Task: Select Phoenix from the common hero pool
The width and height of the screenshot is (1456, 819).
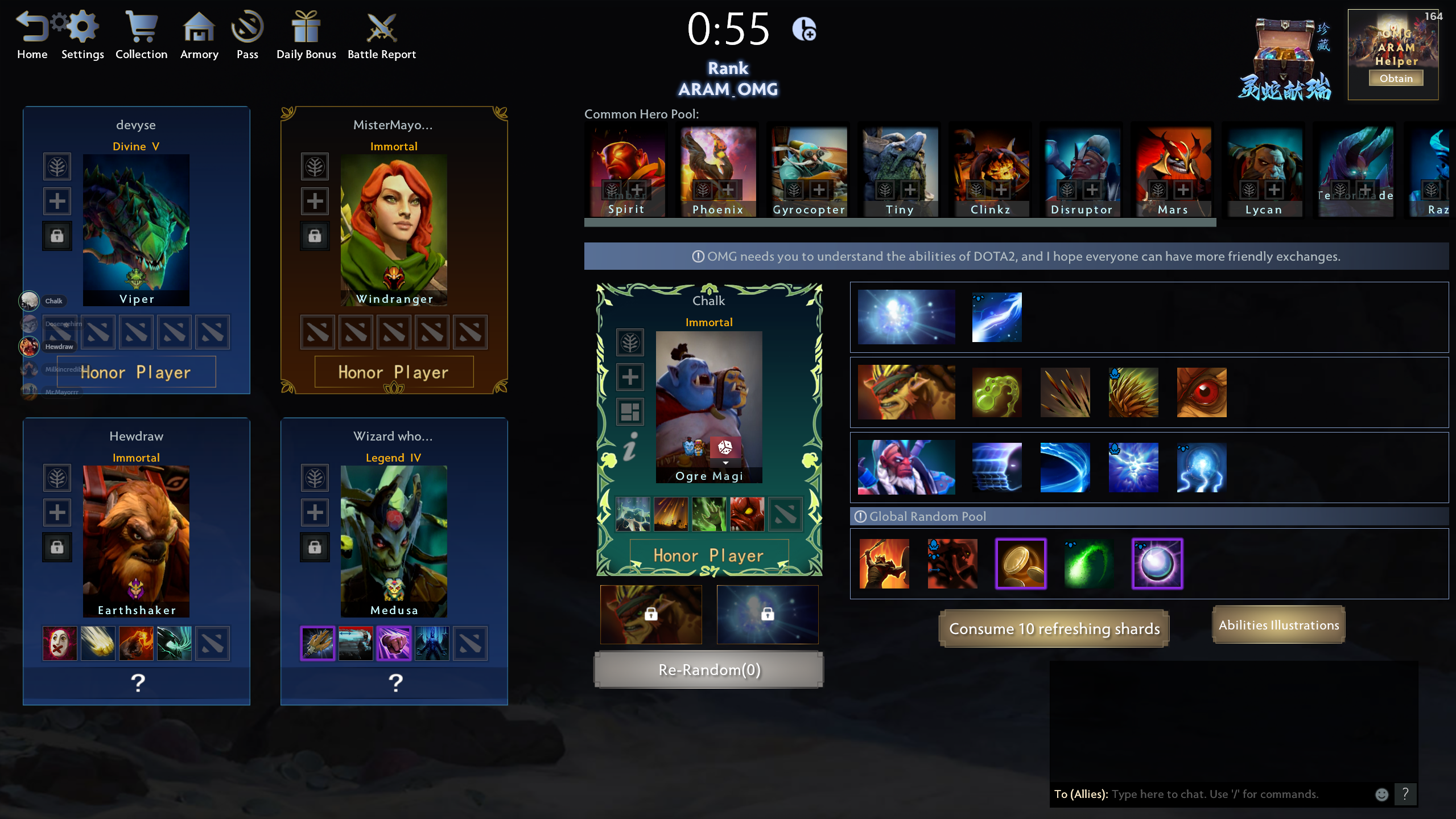Action: pyautogui.click(x=718, y=171)
